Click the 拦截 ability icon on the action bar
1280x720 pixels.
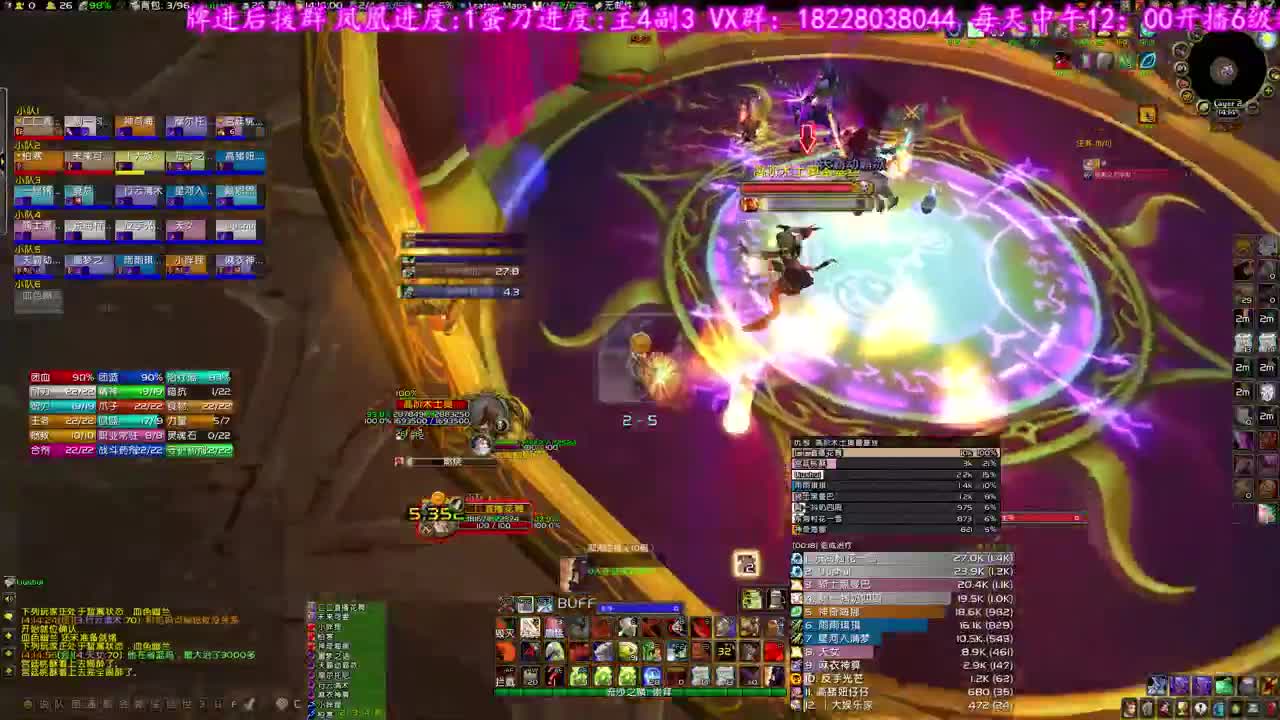504,680
